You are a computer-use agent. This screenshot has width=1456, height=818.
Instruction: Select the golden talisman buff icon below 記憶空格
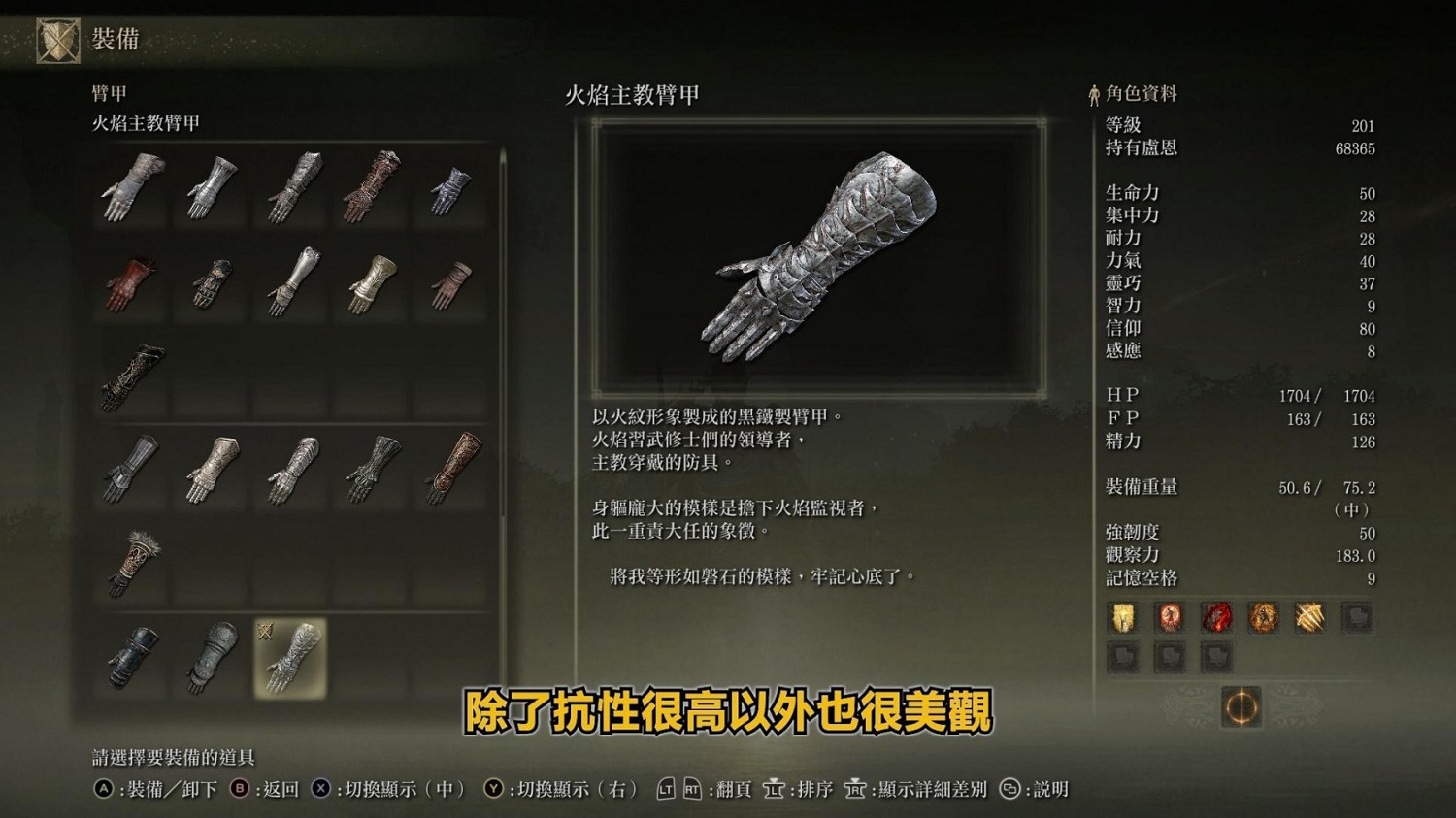1124,617
